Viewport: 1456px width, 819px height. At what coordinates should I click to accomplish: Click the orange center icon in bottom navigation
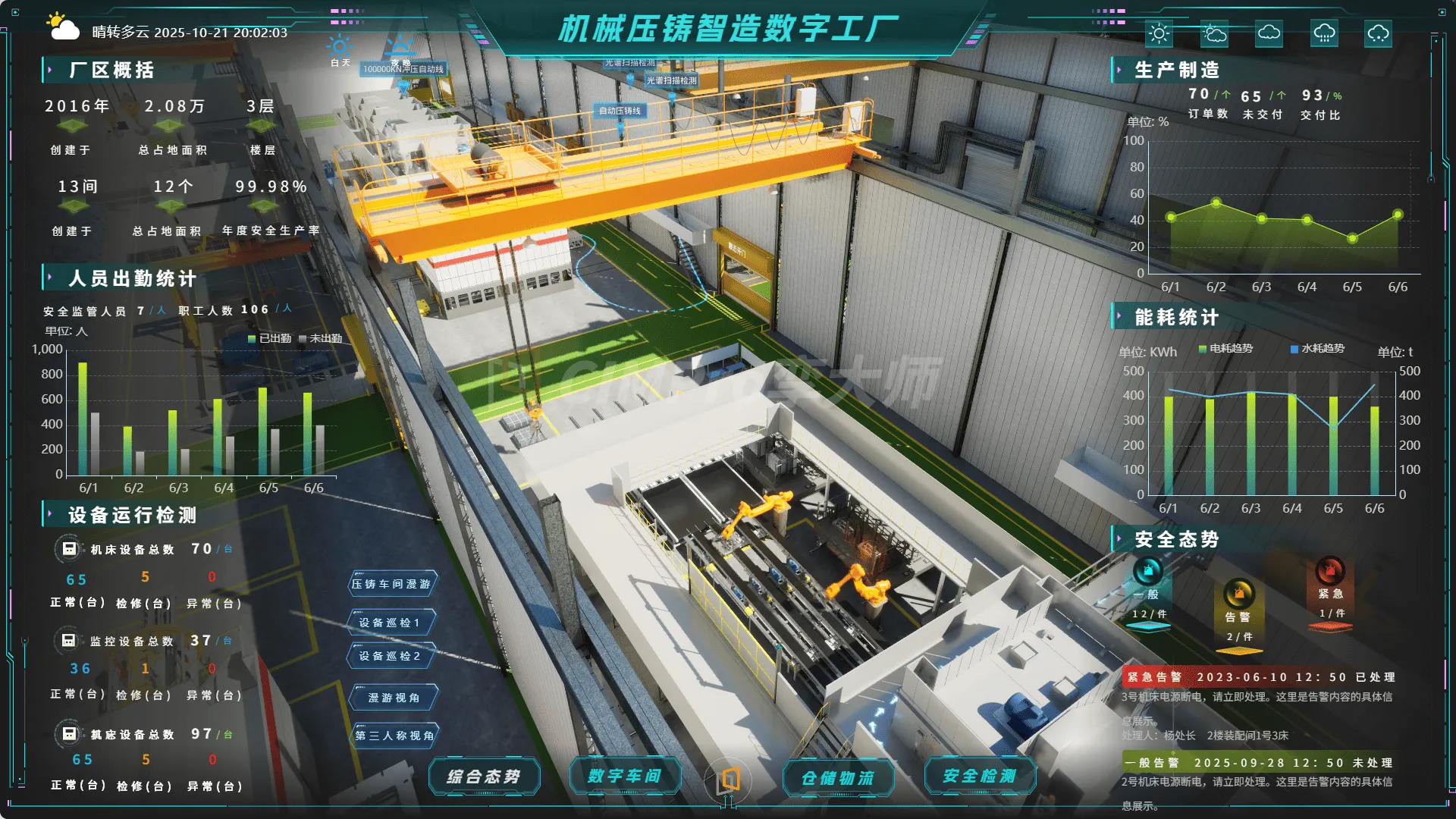[x=729, y=779]
